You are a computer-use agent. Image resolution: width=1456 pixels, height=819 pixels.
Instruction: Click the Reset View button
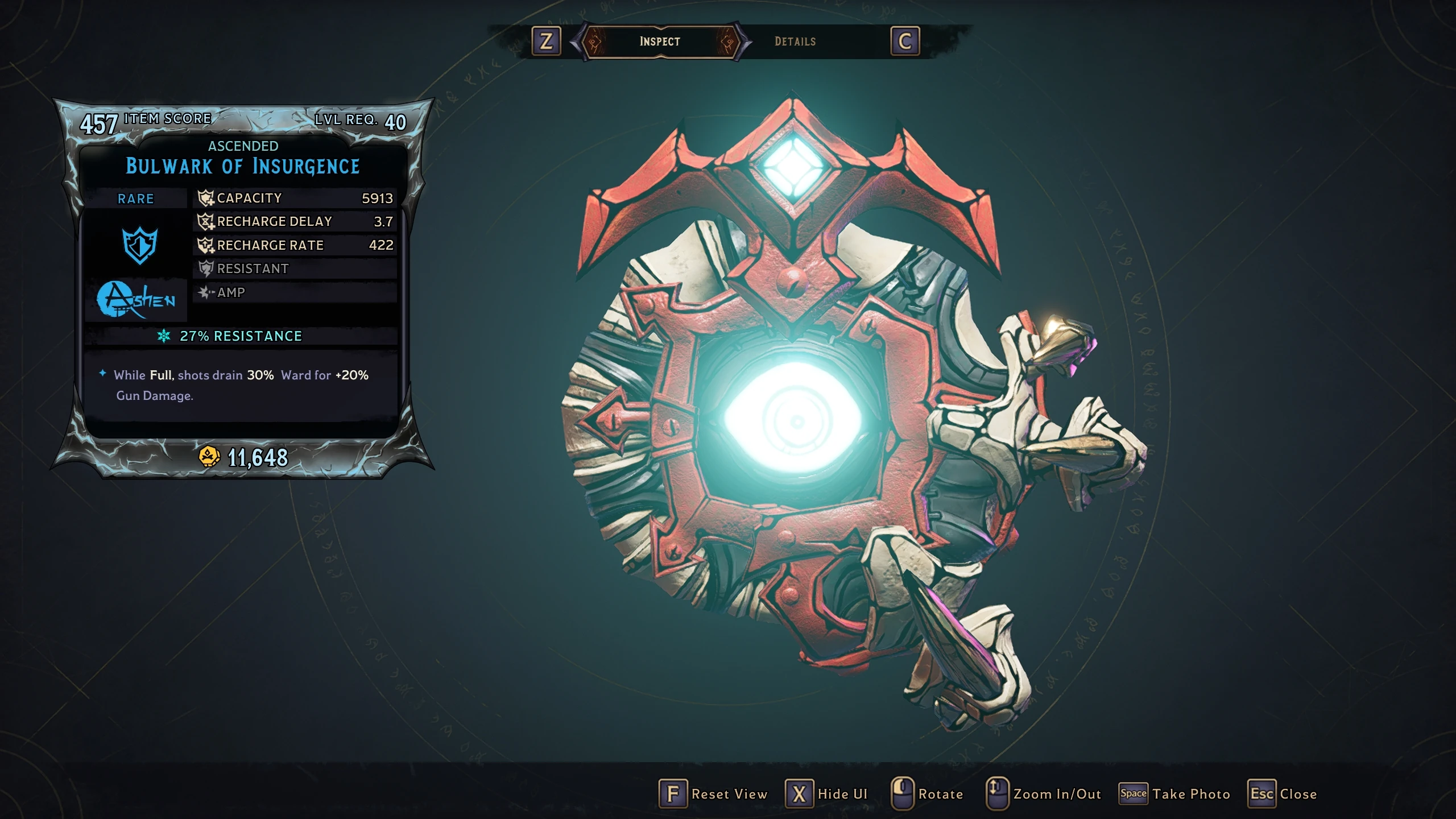[713, 794]
